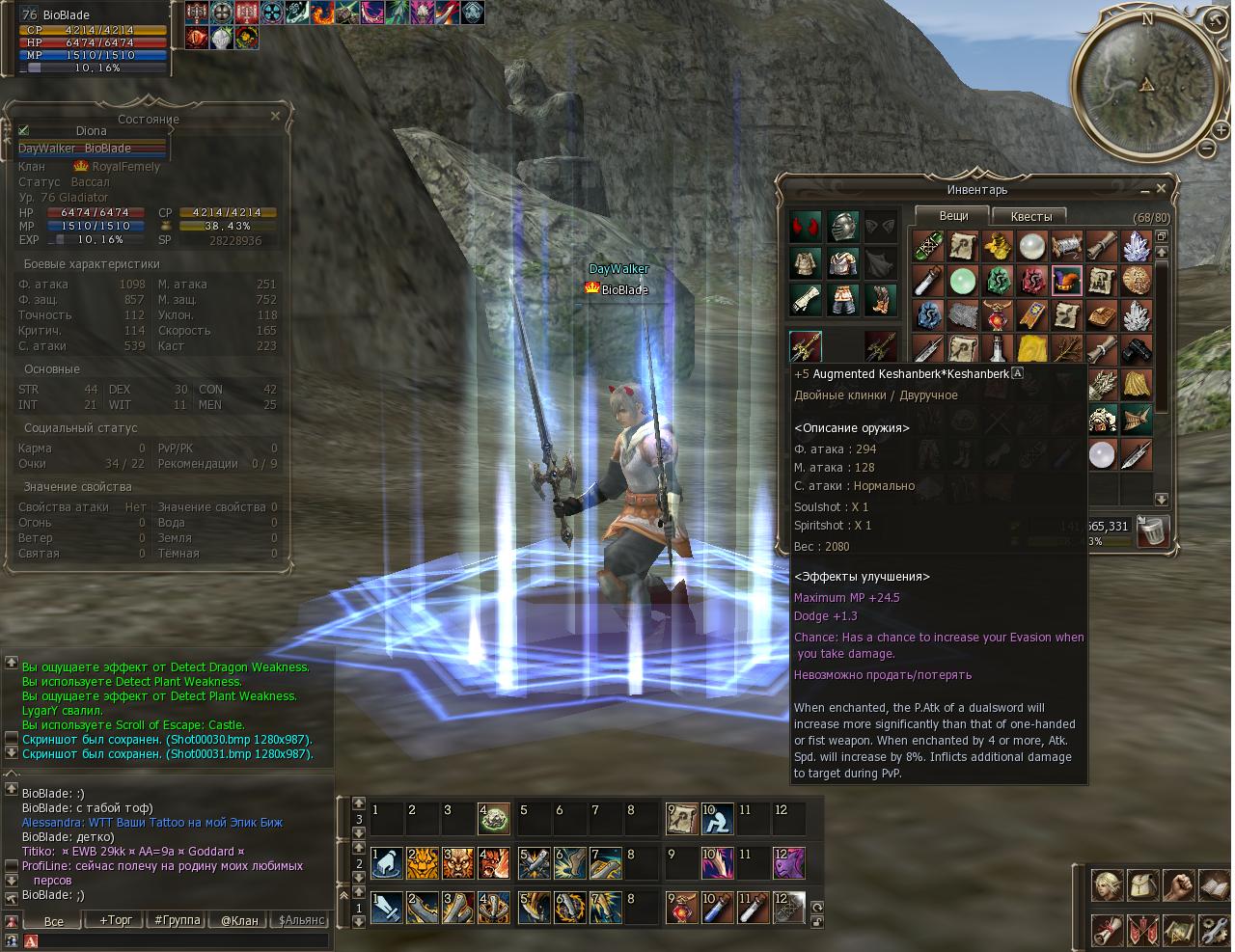1235x952 pixels.
Task: Click the equipped helmet slot
Action: 843,228
